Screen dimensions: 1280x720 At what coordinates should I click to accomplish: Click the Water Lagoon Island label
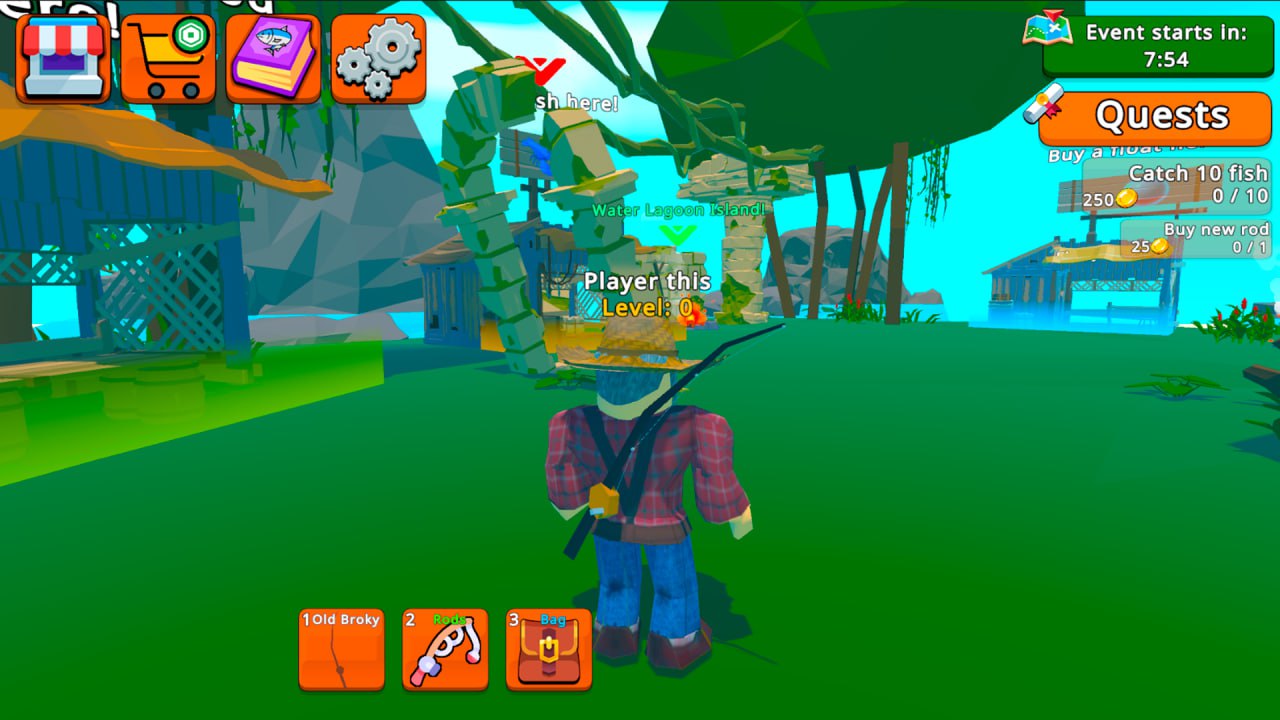pos(677,211)
